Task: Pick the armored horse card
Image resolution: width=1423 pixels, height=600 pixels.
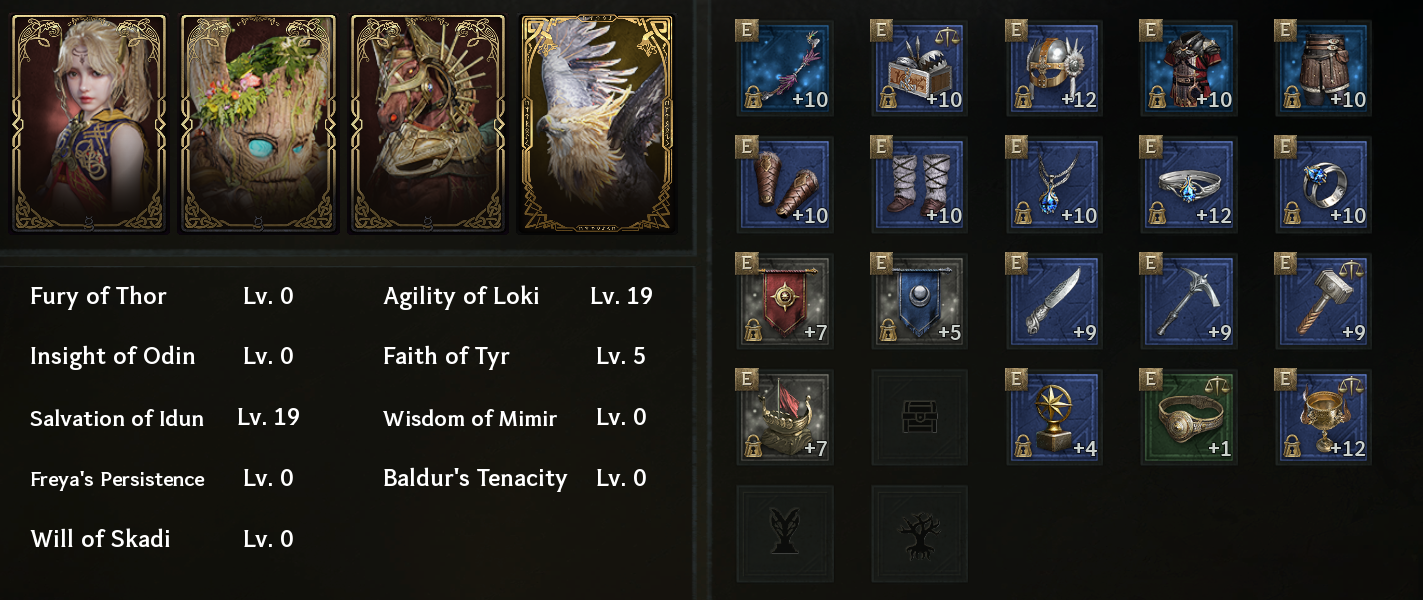Action: 428,123
